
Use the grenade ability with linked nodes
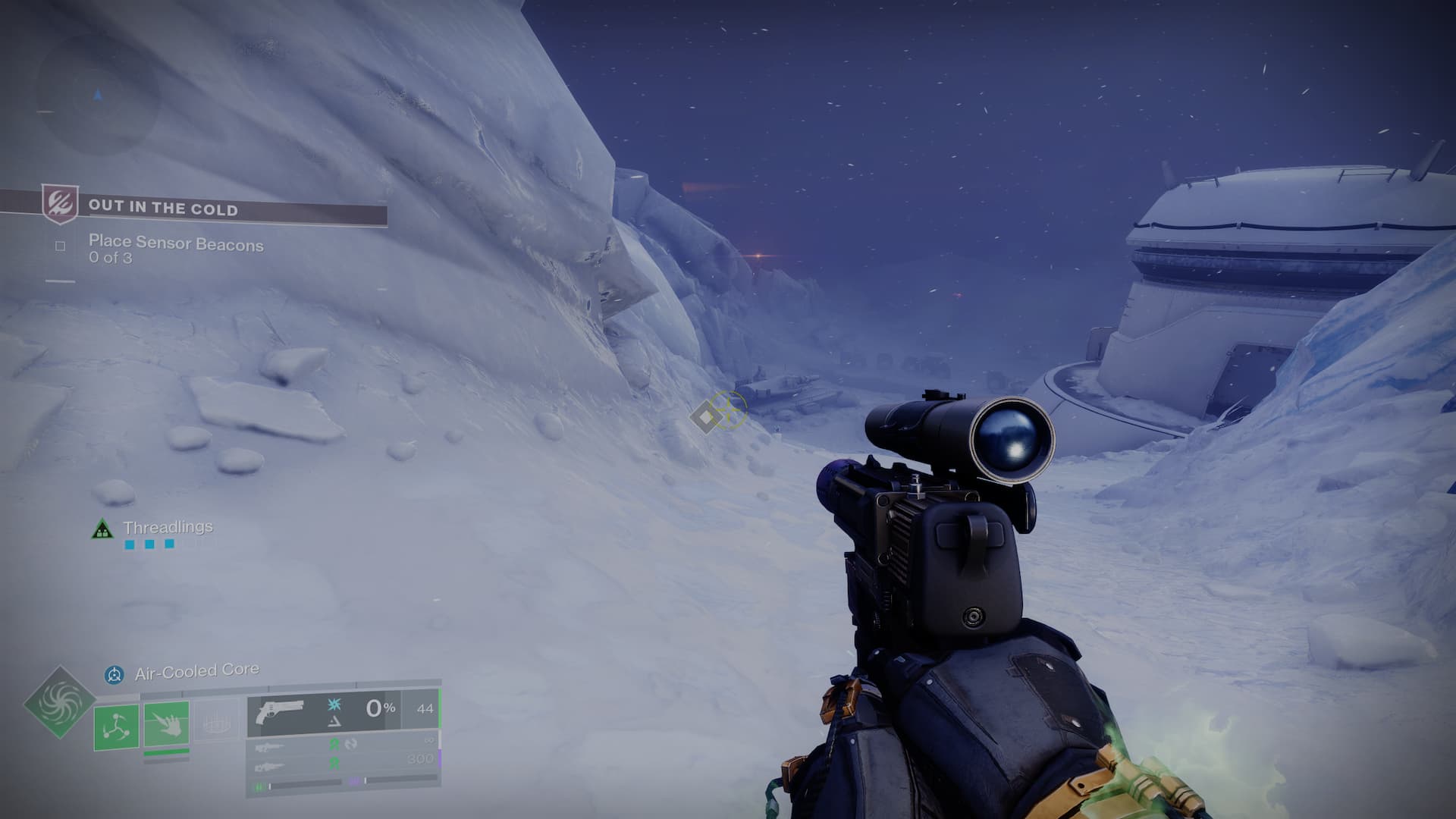point(117,726)
